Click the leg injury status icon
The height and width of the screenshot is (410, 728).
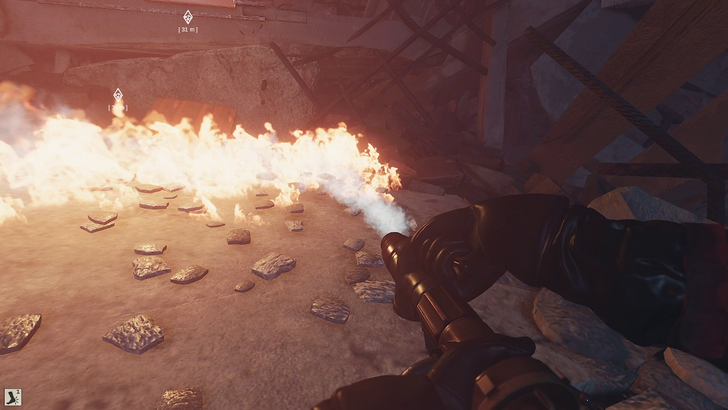coord(11,397)
